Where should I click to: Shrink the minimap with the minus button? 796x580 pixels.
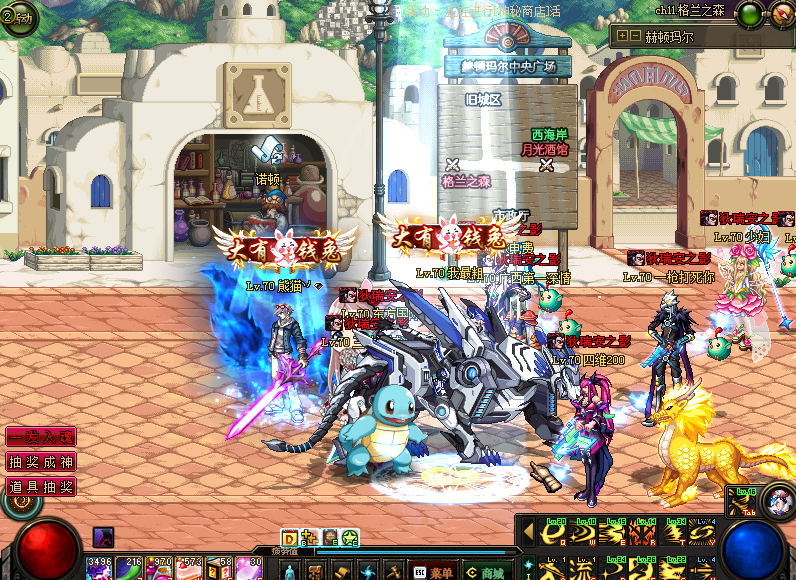[635, 35]
